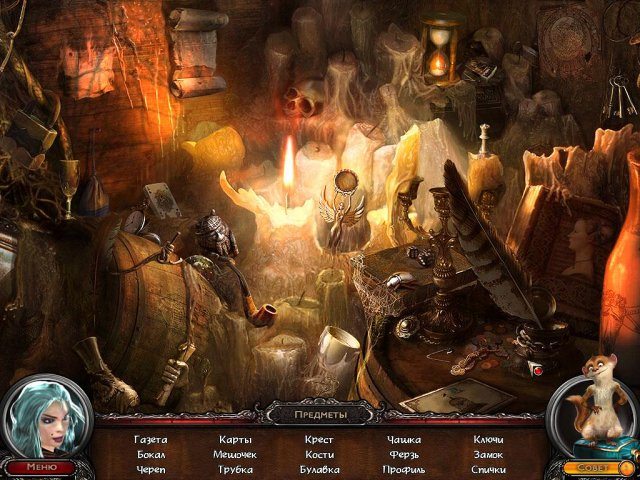Click Кости in the item list
The image size is (640, 480).
(320, 454)
